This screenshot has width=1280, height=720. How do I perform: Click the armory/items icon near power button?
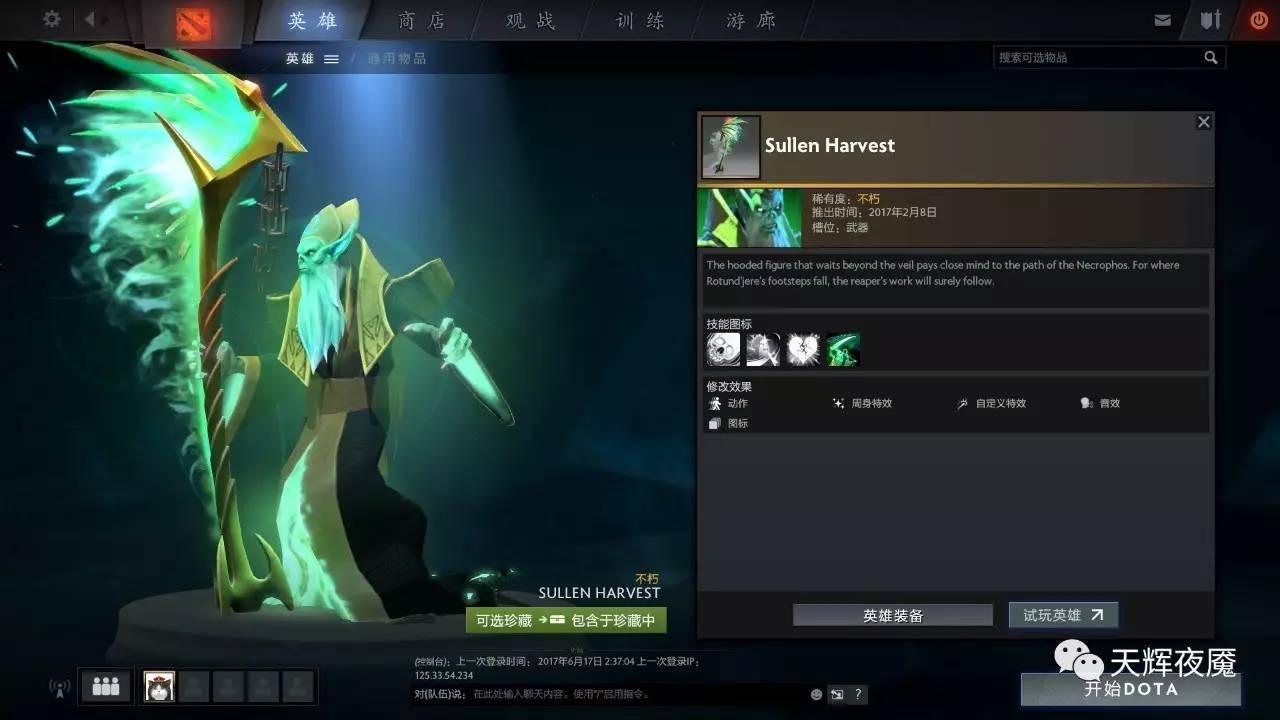click(1211, 18)
